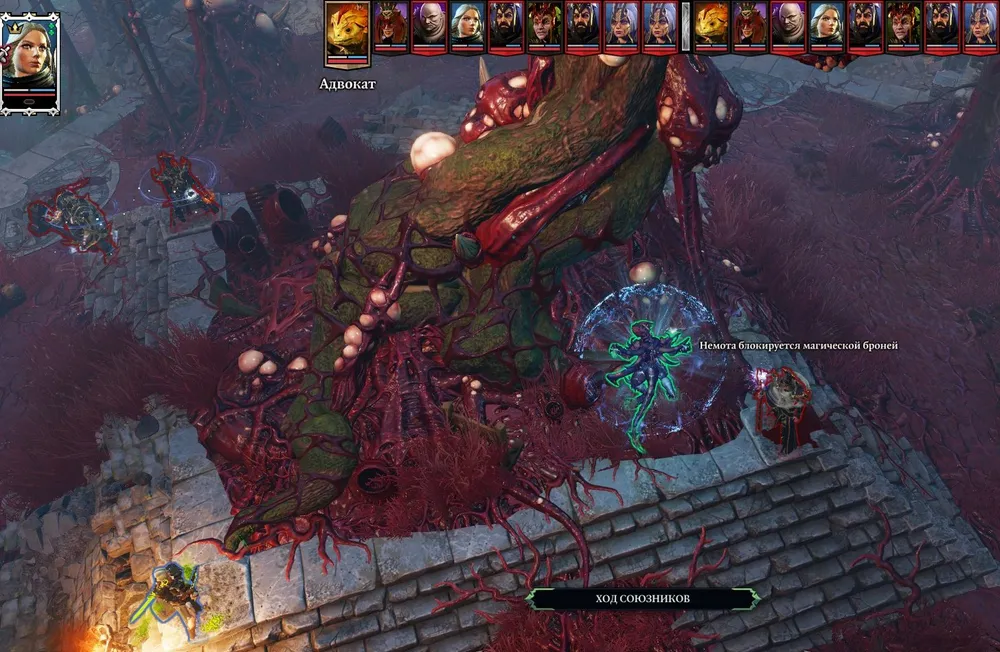Select the bald man portrait before the round divider
The width and height of the screenshot is (1000, 652).
pos(429,26)
